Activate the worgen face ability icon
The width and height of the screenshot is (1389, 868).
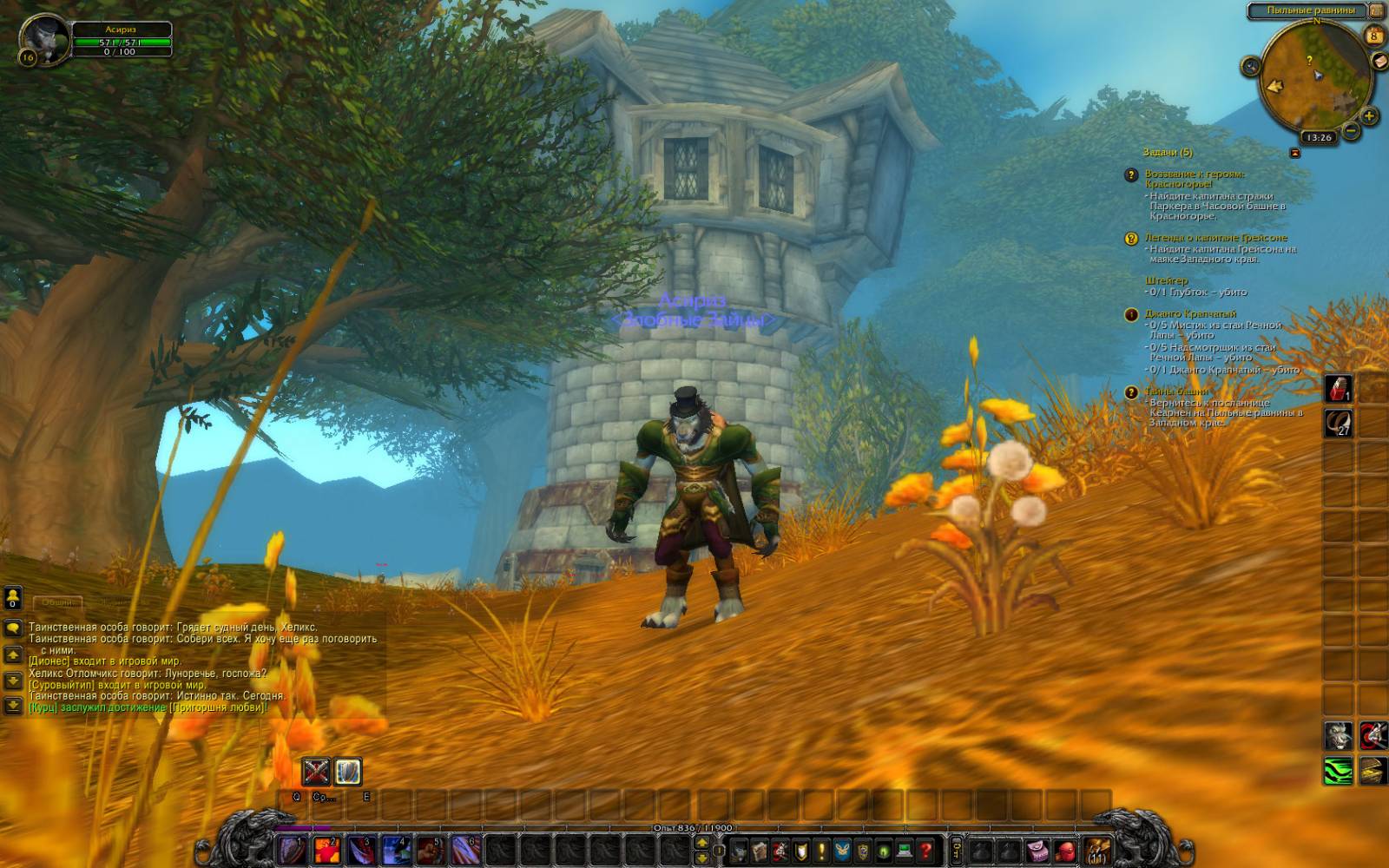tap(1338, 736)
